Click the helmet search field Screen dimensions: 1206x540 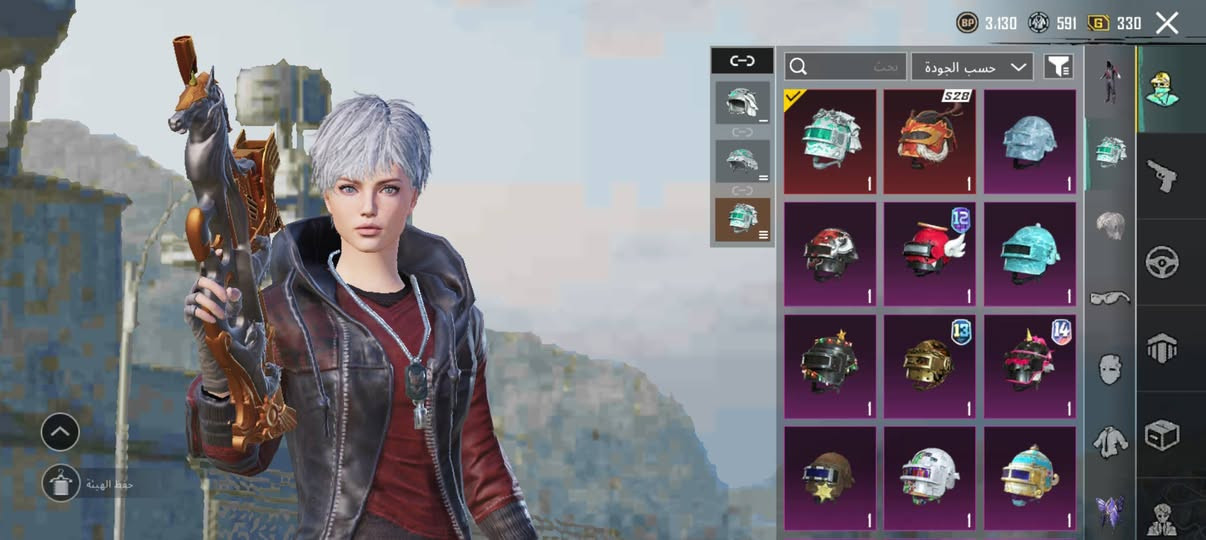pyautogui.click(x=846, y=67)
